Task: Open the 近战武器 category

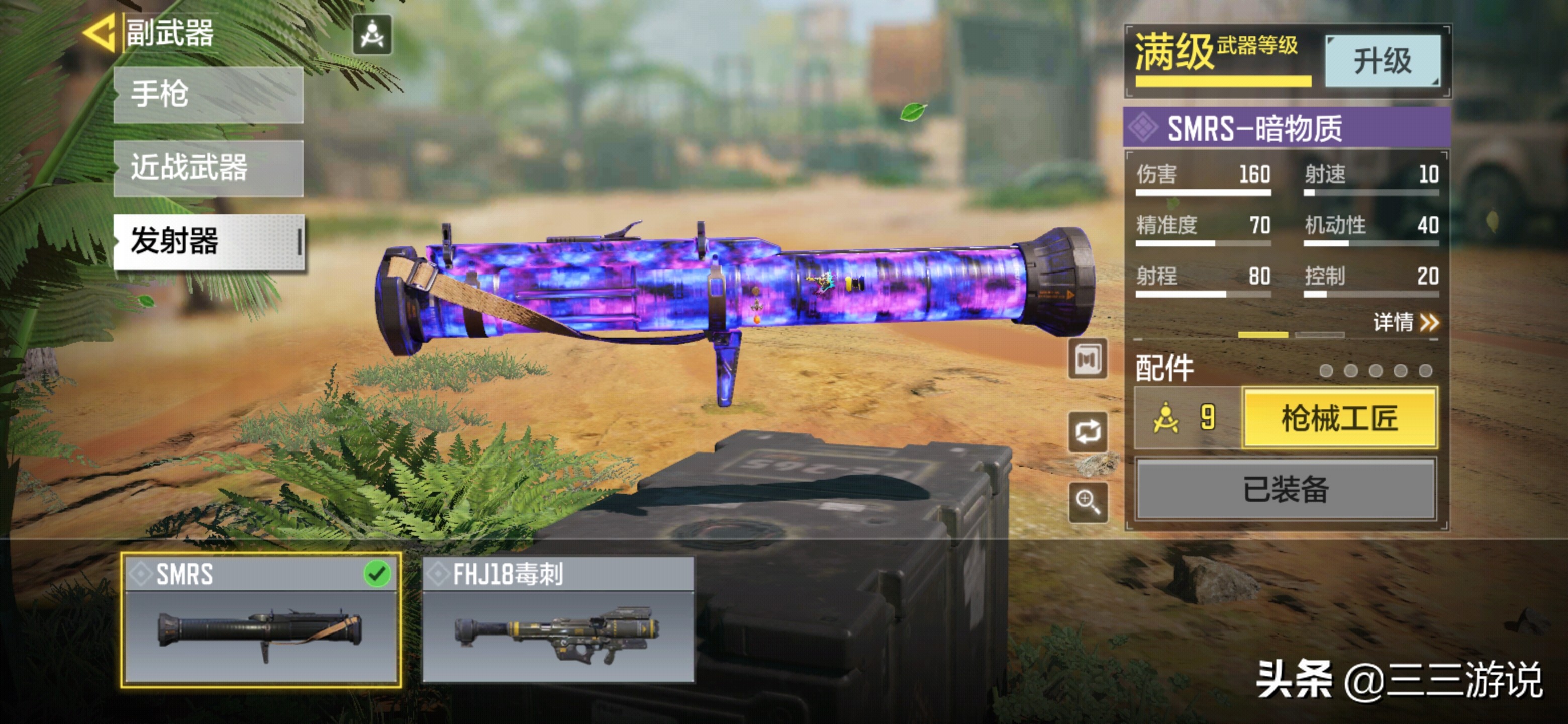Action: (208, 168)
